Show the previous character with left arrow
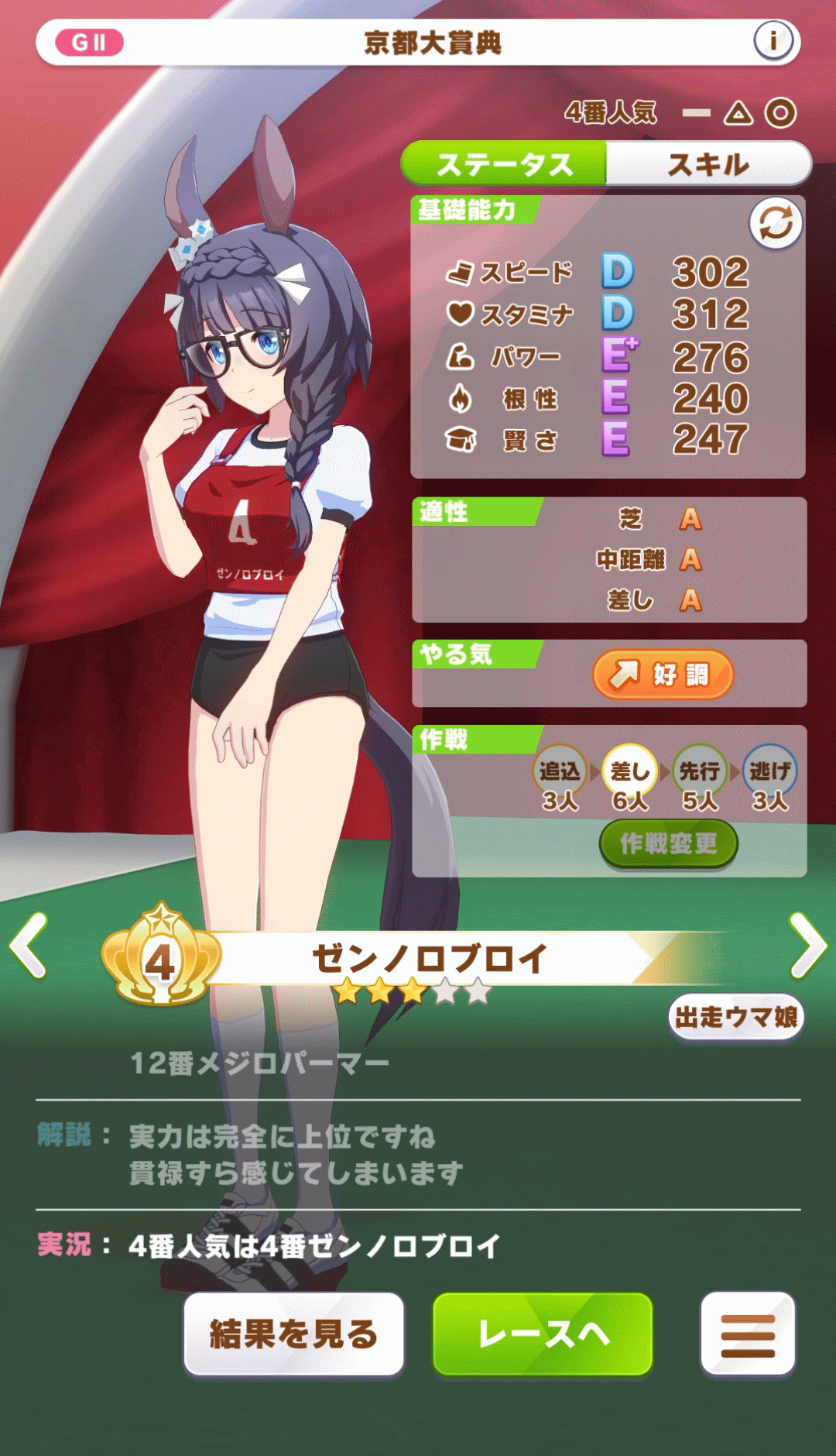The width and height of the screenshot is (836, 1456). (29, 946)
